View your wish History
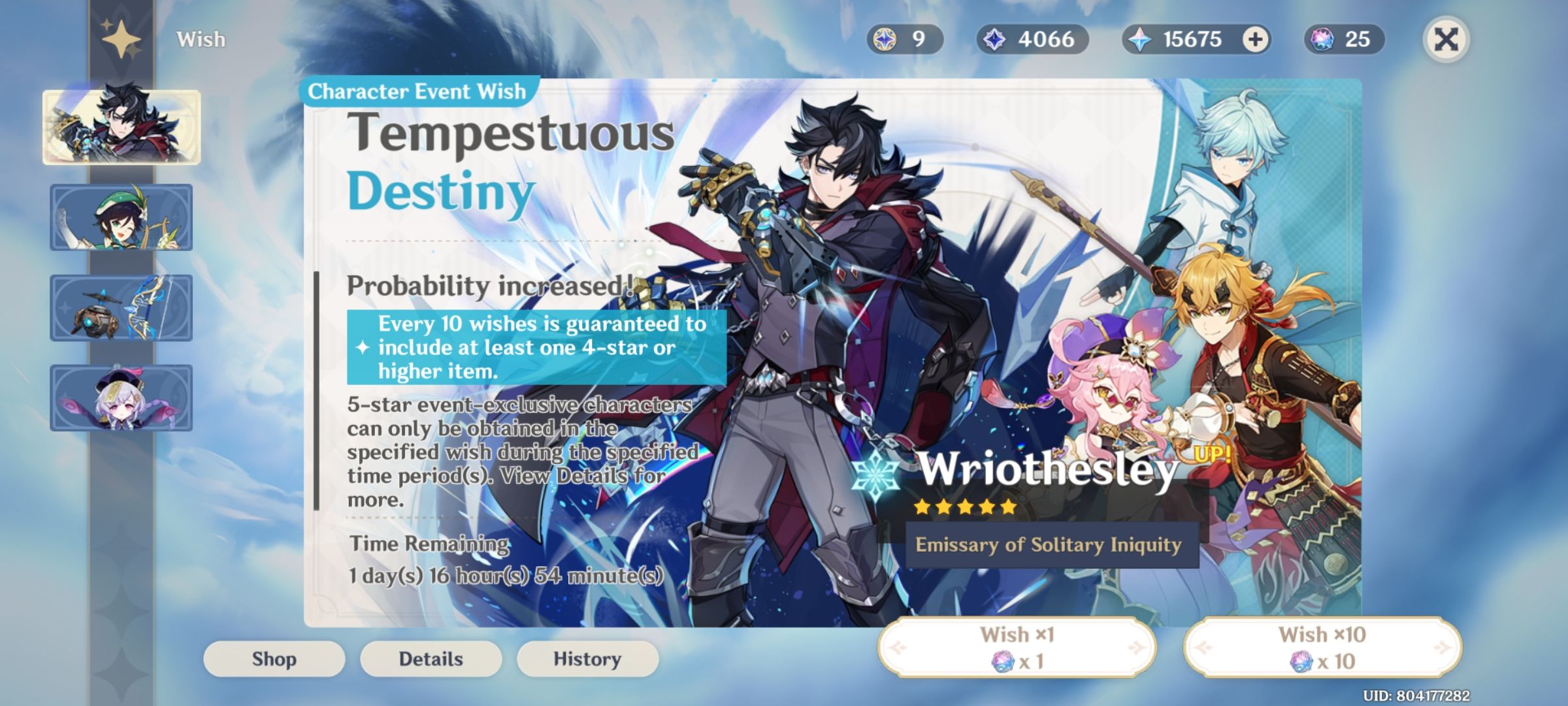1568x706 pixels. pos(587,658)
